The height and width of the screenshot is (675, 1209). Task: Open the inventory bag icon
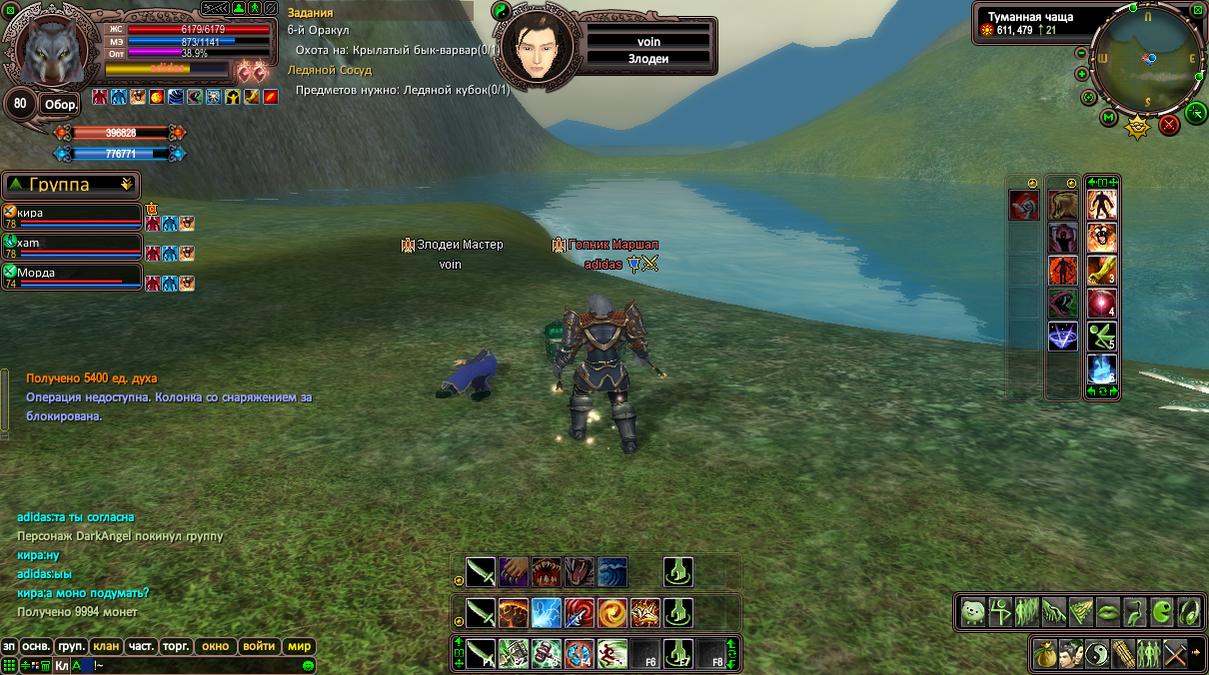(x=1045, y=653)
